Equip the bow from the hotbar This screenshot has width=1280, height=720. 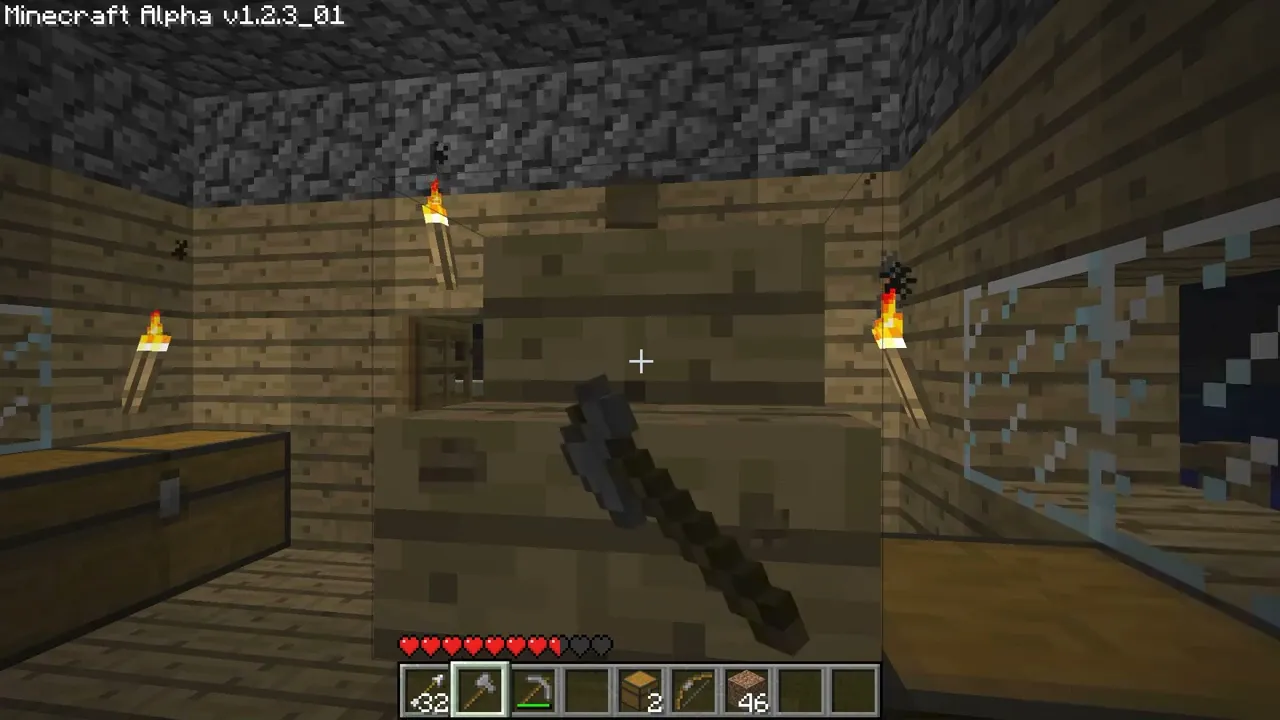pyautogui.click(x=694, y=690)
